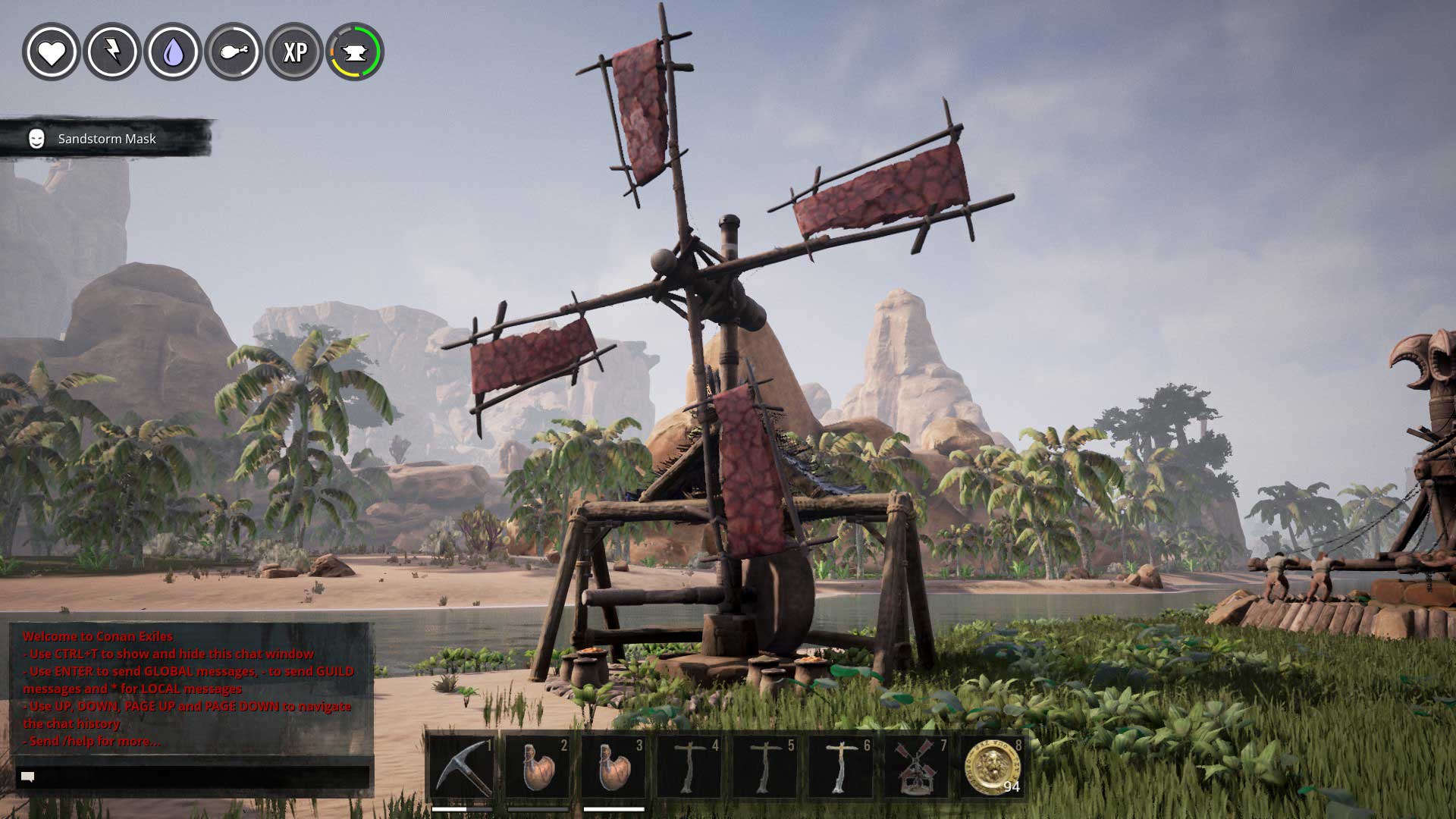Choose the windmill item in the hotbar
The image size is (1456, 819).
click(916, 767)
